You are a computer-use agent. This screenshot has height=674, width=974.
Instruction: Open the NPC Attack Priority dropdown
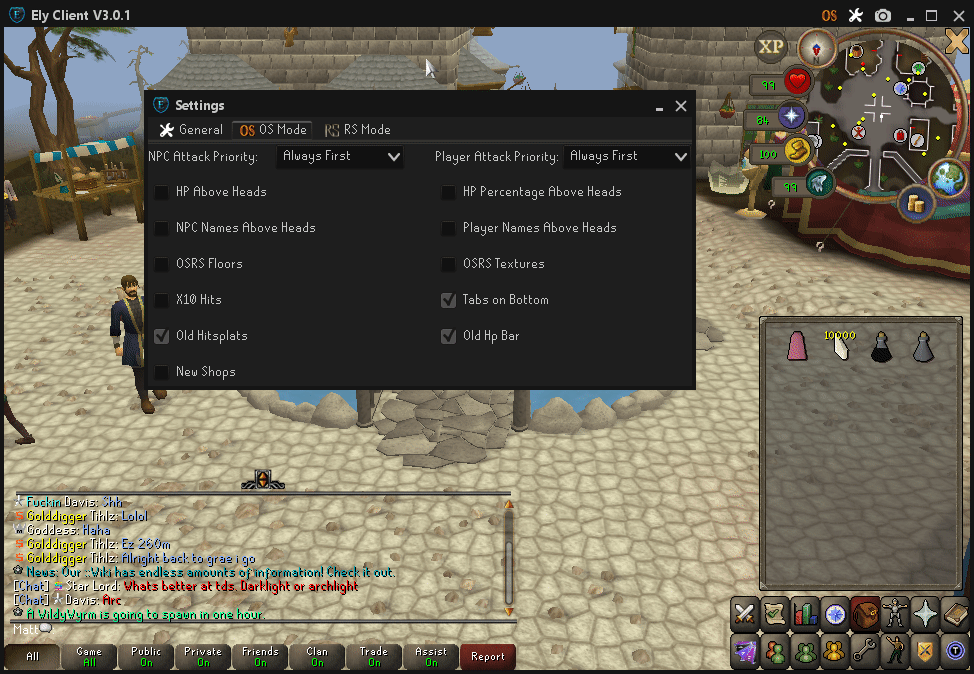(x=340, y=157)
